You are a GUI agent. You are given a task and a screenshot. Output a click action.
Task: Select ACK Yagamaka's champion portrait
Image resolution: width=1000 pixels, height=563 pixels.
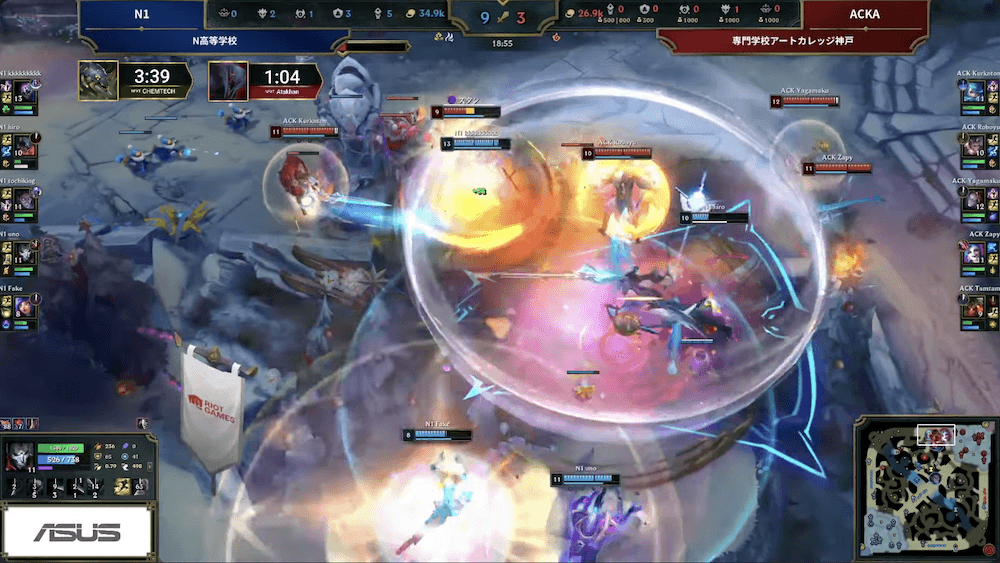974,200
